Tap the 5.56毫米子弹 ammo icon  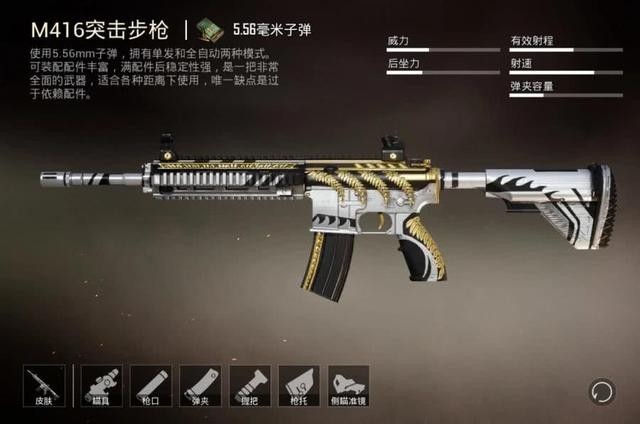tap(209, 27)
